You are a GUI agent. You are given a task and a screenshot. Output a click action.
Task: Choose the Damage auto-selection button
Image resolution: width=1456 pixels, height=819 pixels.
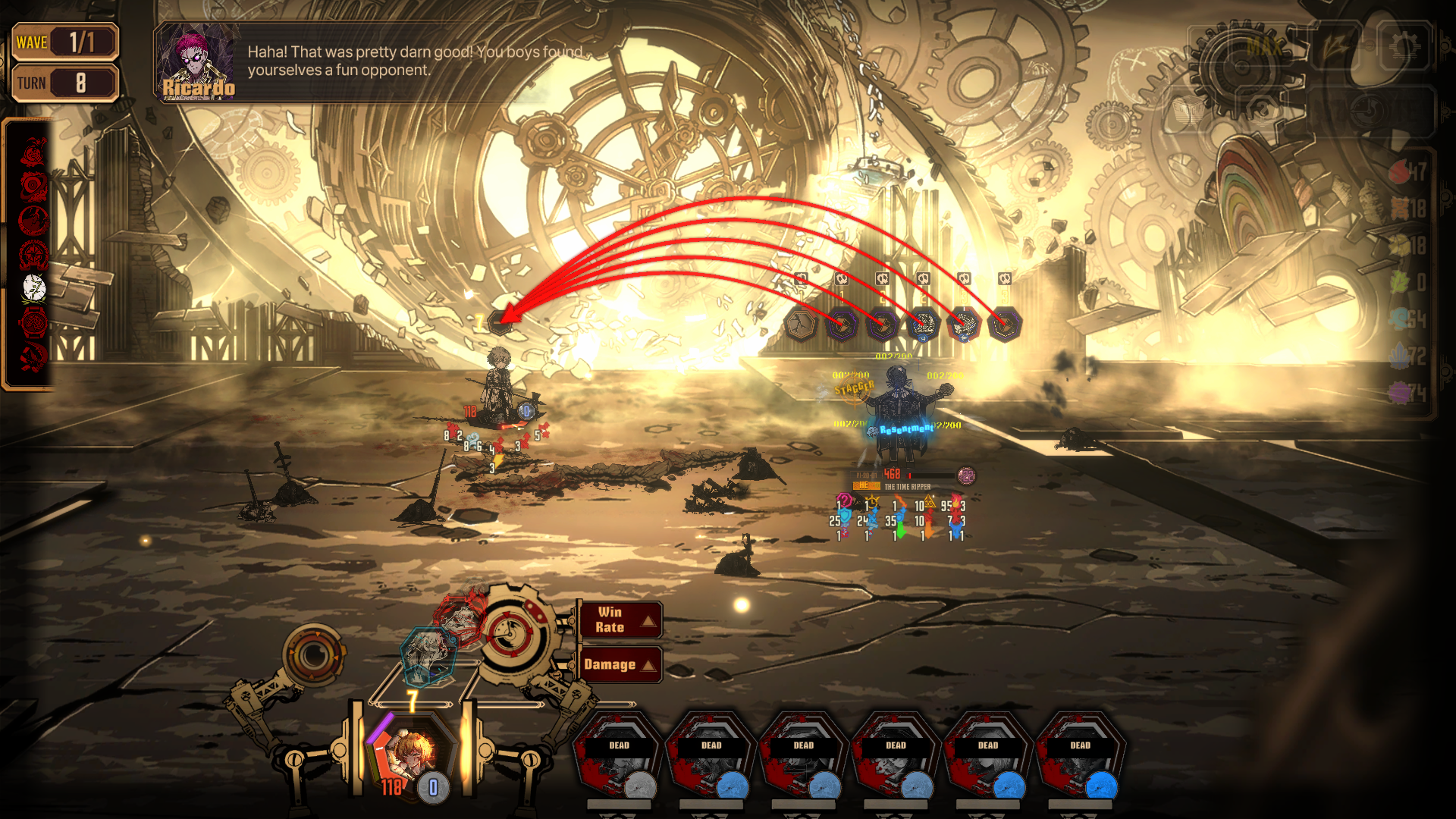(x=619, y=664)
